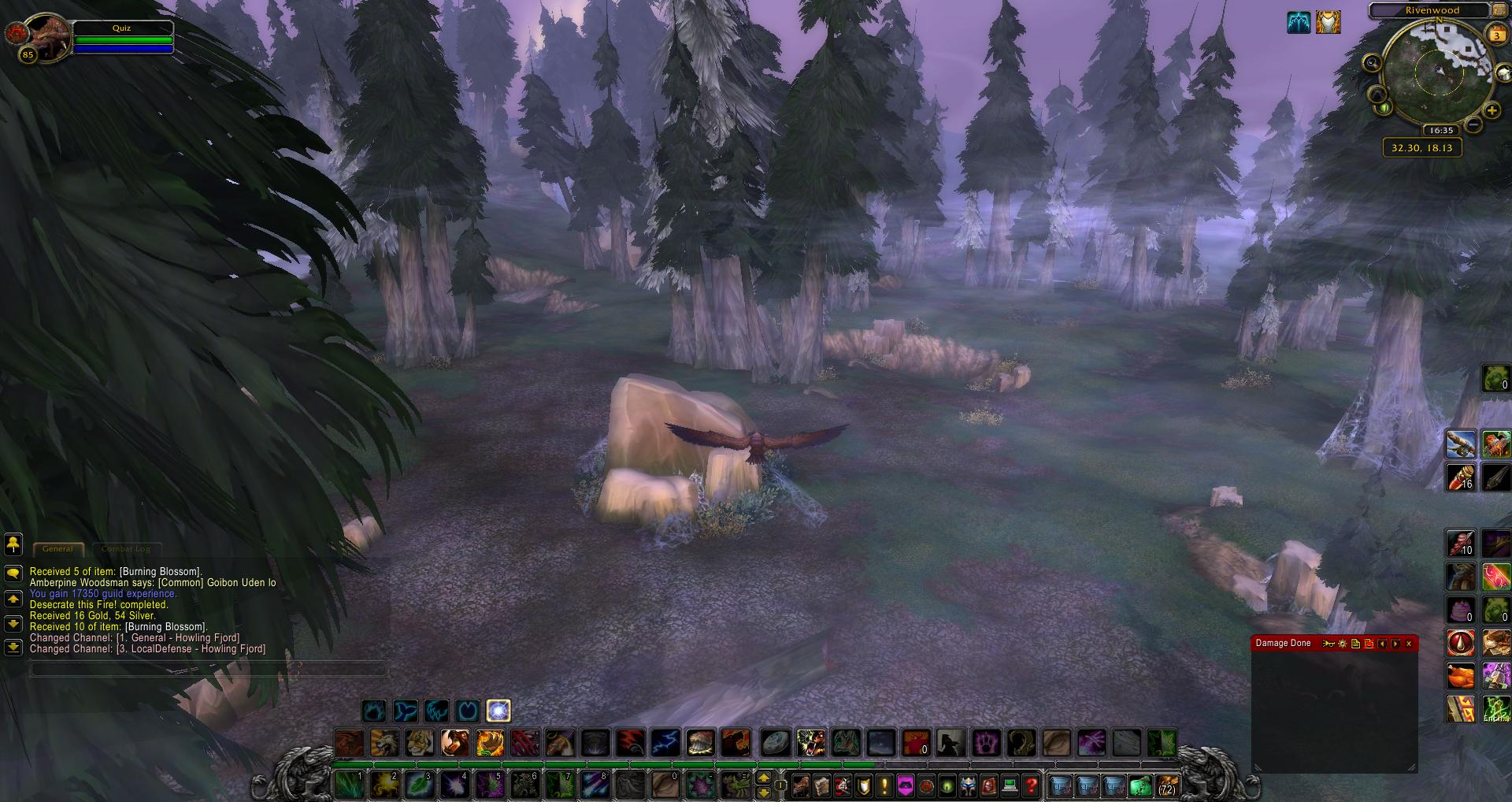Open the calendar button showing 3
The width and height of the screenshot is (1512, 802).
point(1496,35)
